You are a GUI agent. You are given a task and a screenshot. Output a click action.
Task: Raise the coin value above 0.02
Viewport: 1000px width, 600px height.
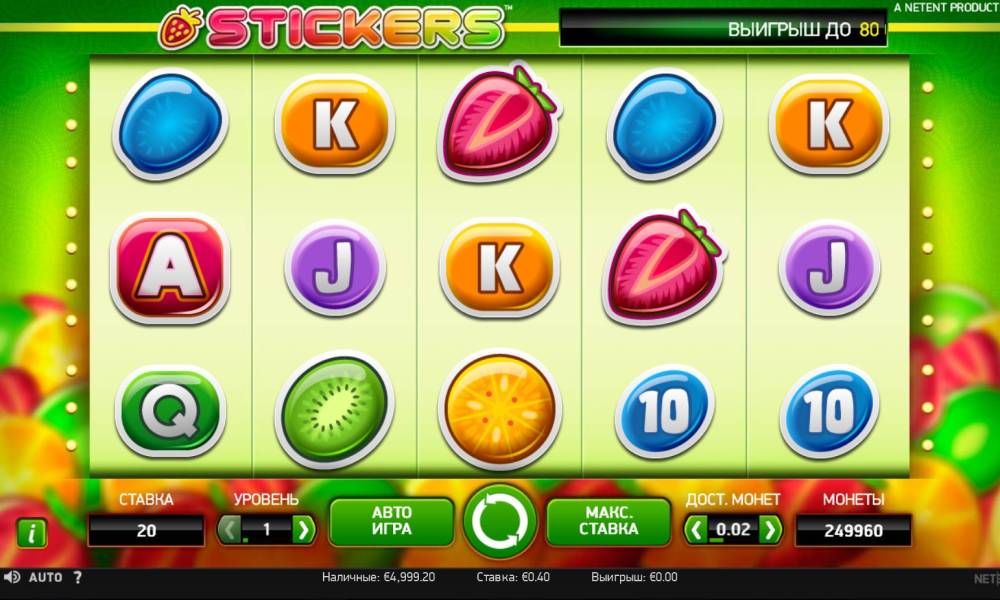coord(769,529)
